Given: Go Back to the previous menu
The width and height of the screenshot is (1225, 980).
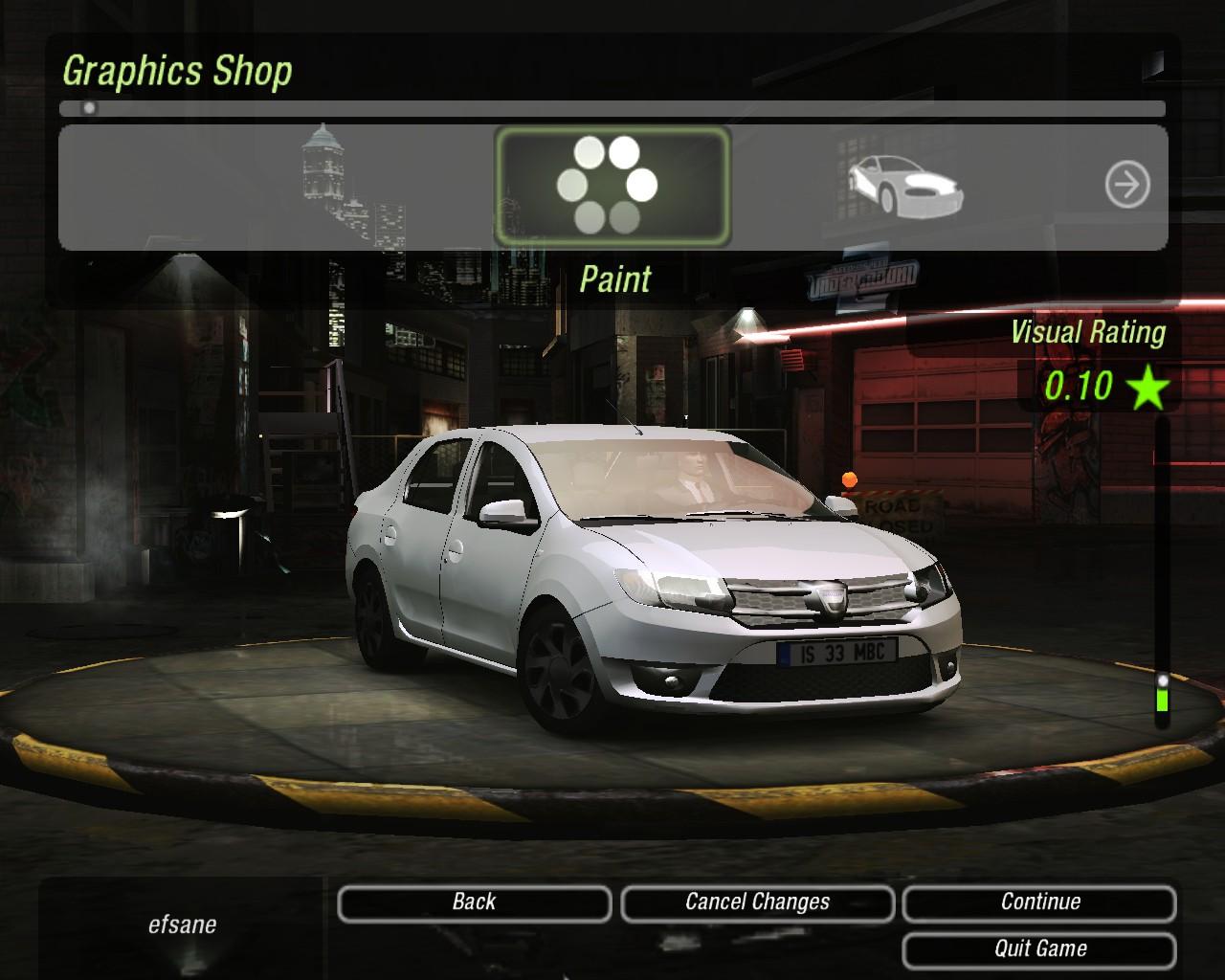Looking at the screenshot, I should tap(474, 902).
